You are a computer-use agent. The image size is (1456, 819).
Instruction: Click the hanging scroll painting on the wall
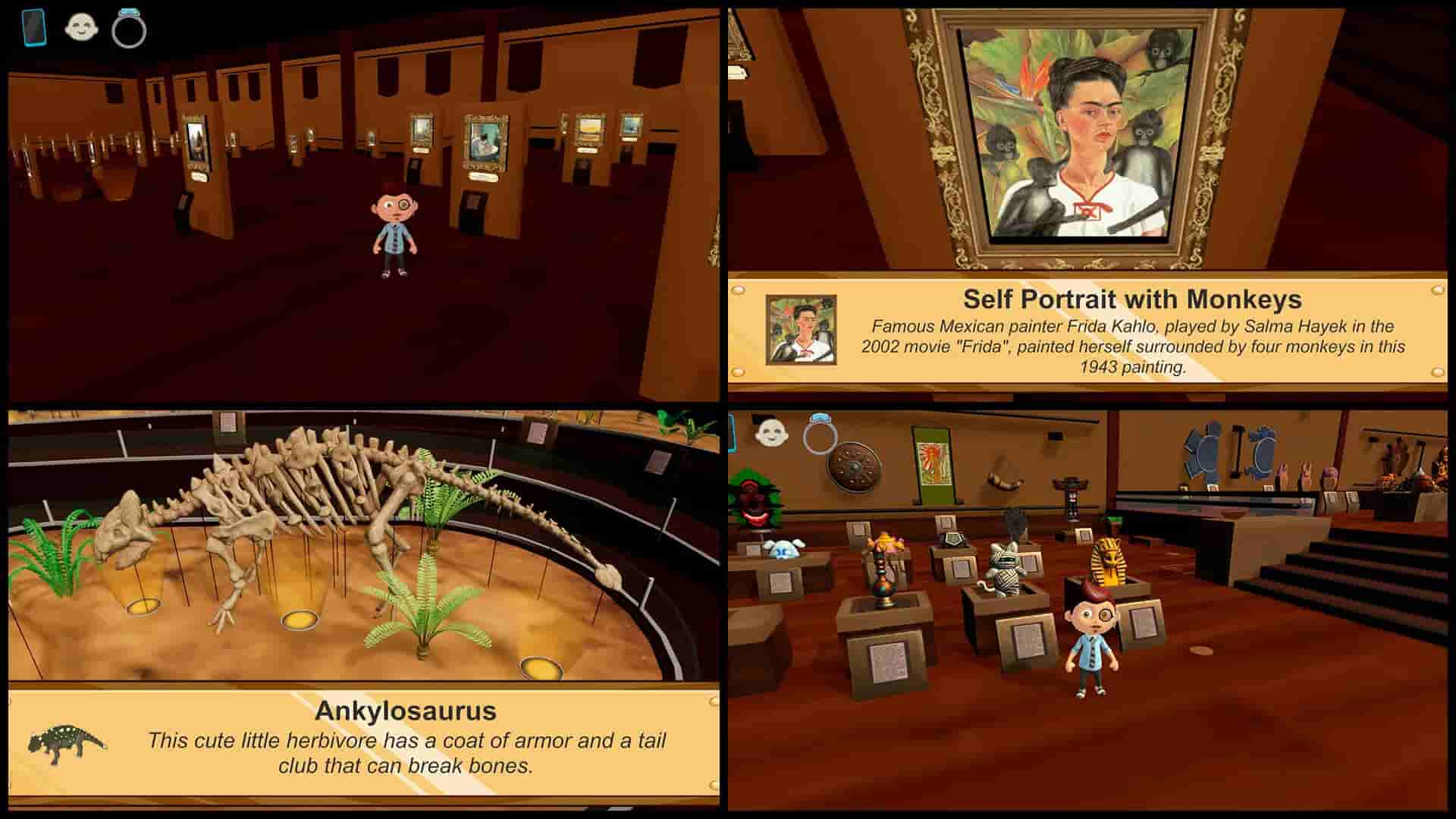click(933, 464)
